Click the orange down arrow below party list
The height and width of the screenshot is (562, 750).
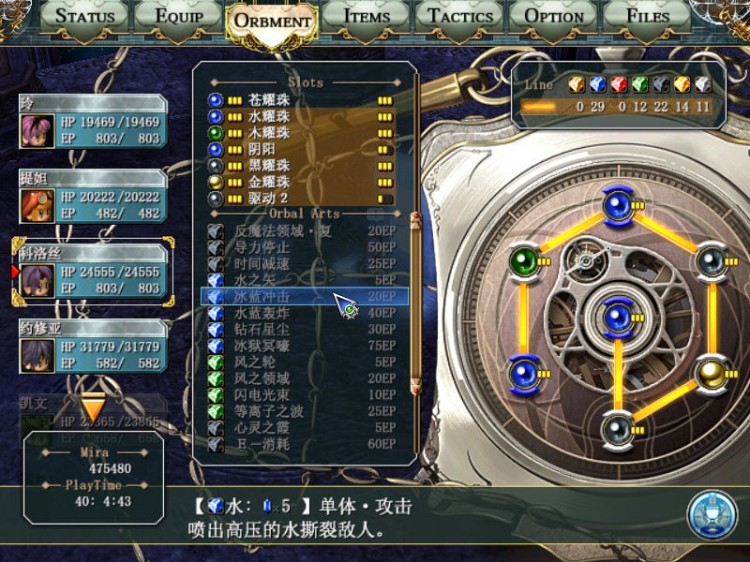coord(93,408)
